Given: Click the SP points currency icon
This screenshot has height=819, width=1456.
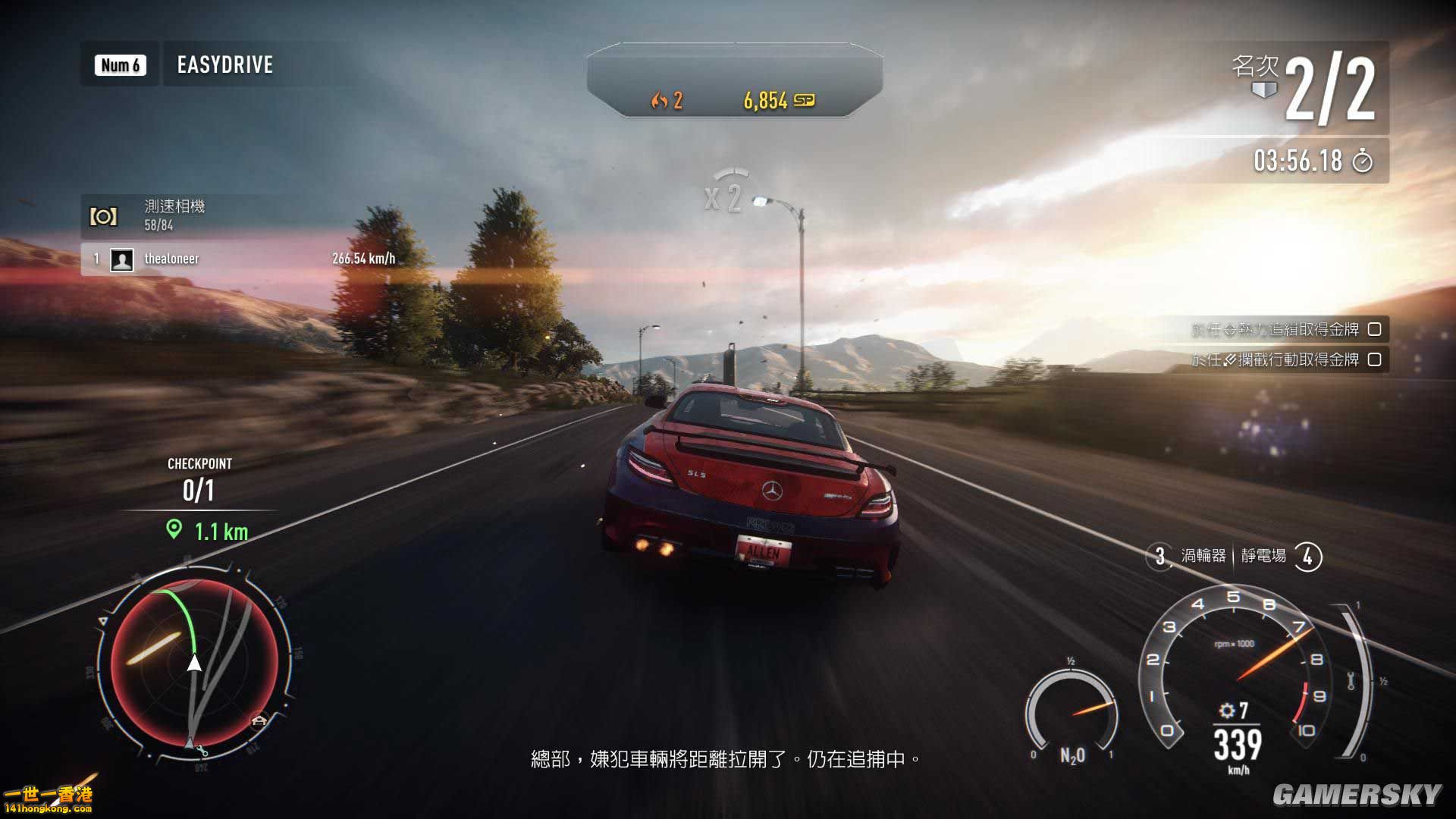Looking at the screenshot, I should (x=804, y=99).
